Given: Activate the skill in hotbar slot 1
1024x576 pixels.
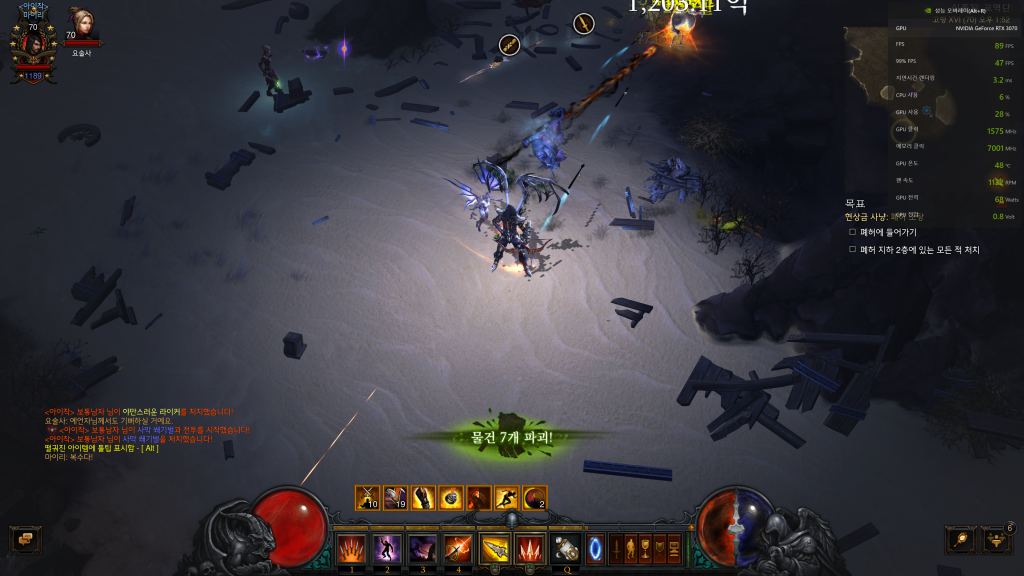Looking at the screenshot, I should click(351, 548).
